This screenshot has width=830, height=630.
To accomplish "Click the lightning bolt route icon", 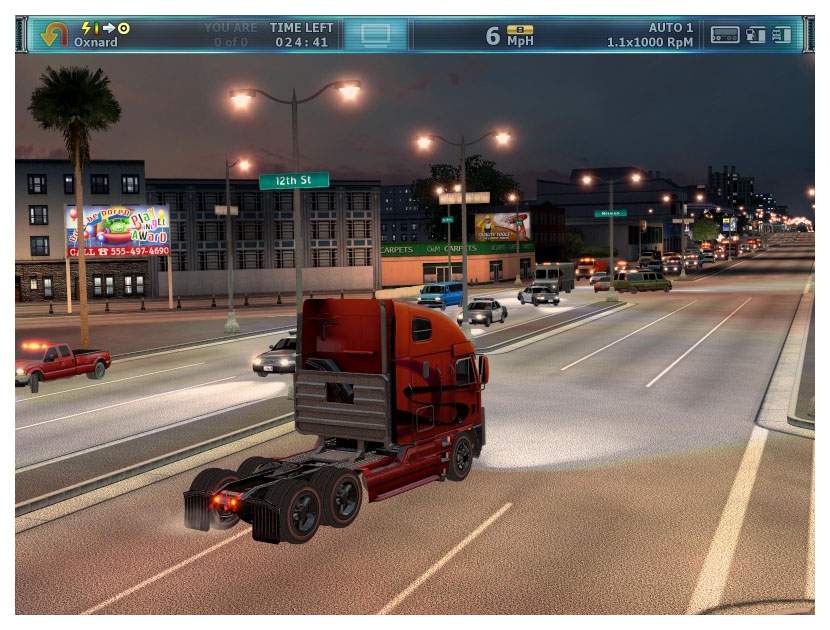I will coord(86,28).
